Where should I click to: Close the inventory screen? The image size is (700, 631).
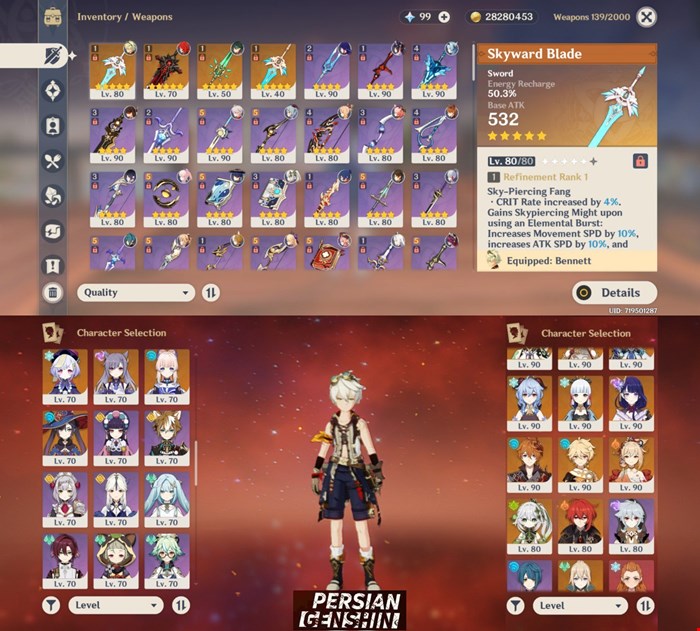(x=647, y=17)
